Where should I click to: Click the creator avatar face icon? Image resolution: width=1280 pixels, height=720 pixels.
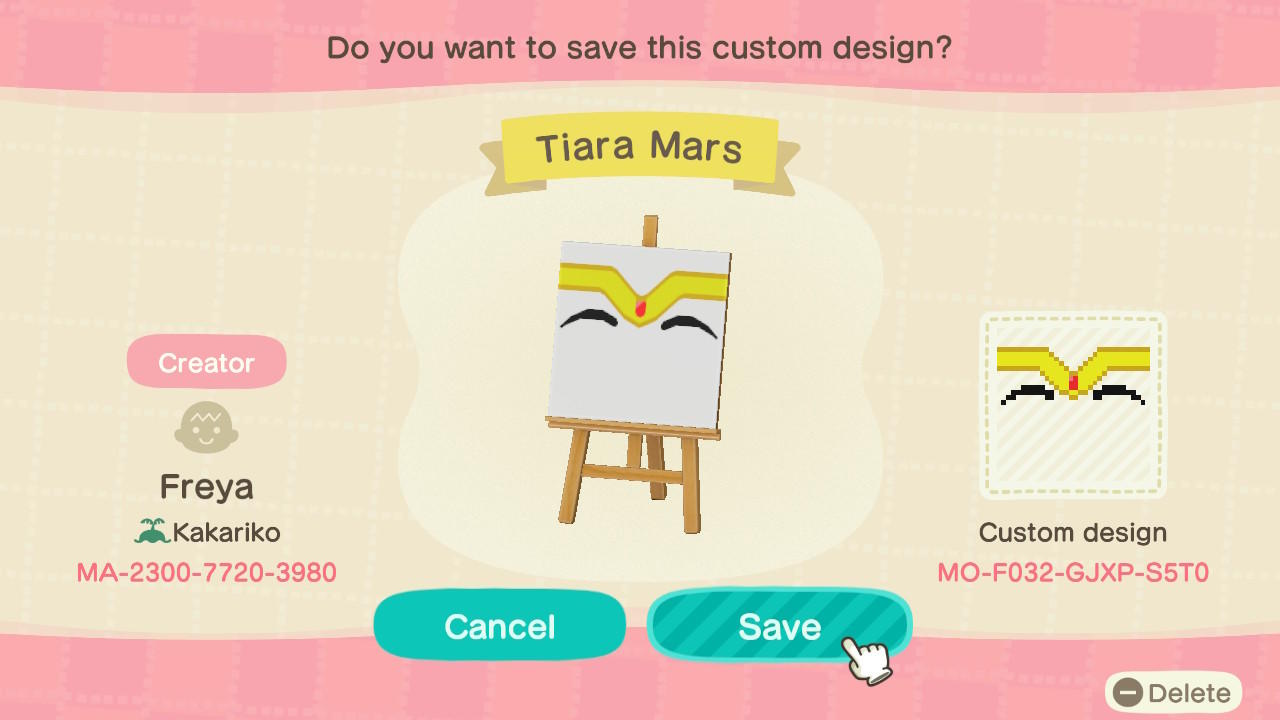[x=206, y=427]
